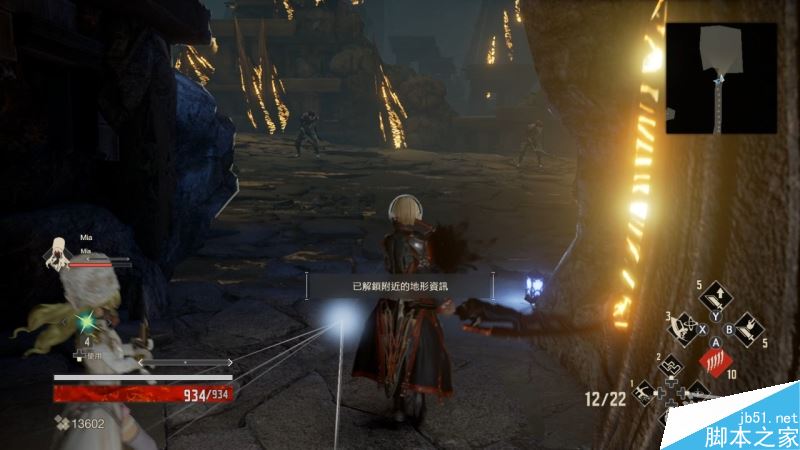Viewport: 800px width, 450px height.
Task: Trigger the gift icon beside the B glyph
Action: click(x=749, y=327)
